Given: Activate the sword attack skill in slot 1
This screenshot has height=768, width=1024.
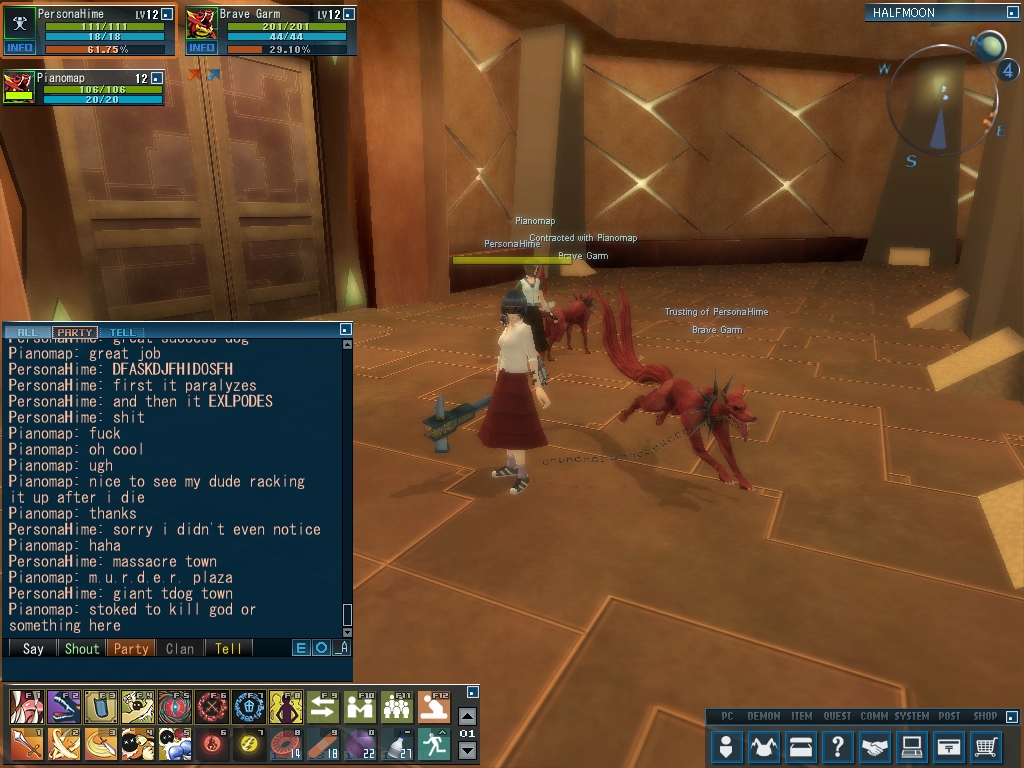Looking at the screenshot, I should pyautogui.click(x=25, y=744).
